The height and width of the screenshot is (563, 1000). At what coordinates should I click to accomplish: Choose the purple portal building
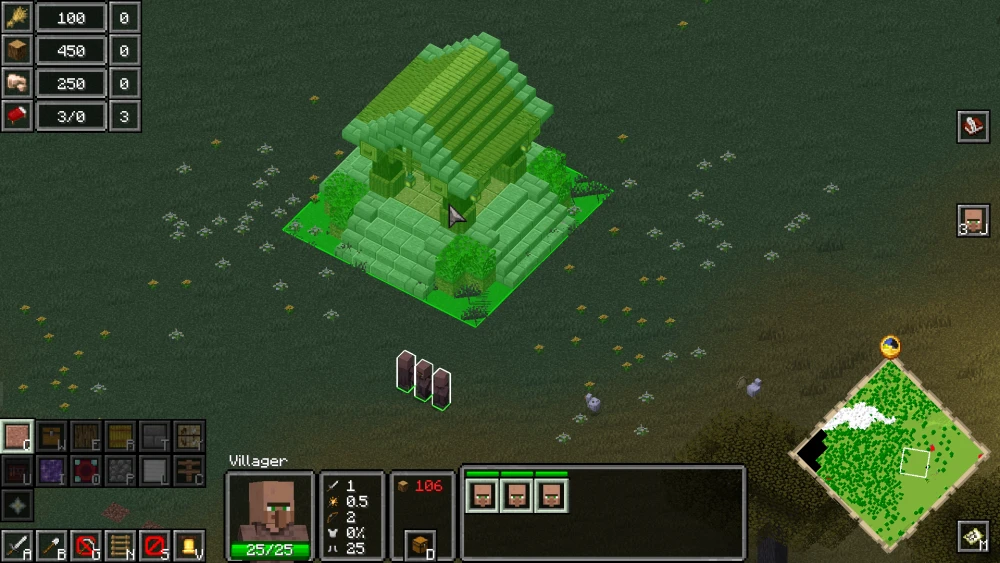tap(51, 469)
